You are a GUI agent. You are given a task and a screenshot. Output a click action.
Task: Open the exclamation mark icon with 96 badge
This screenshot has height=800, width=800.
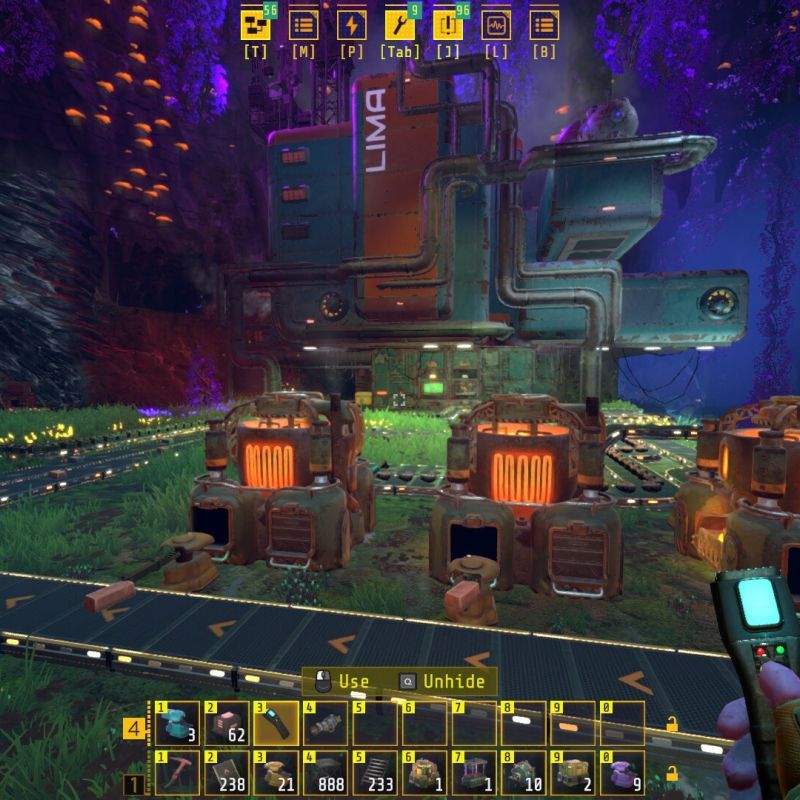(448, 25)
